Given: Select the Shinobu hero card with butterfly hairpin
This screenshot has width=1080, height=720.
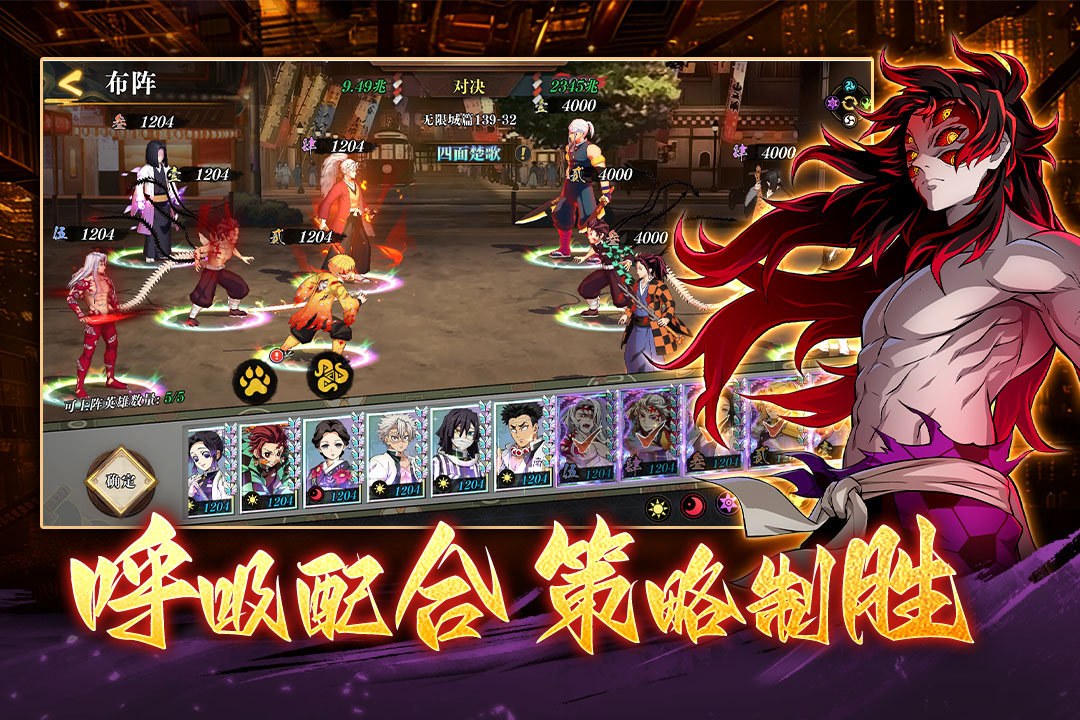Looking at the screenshot, I should pos(208,463).
